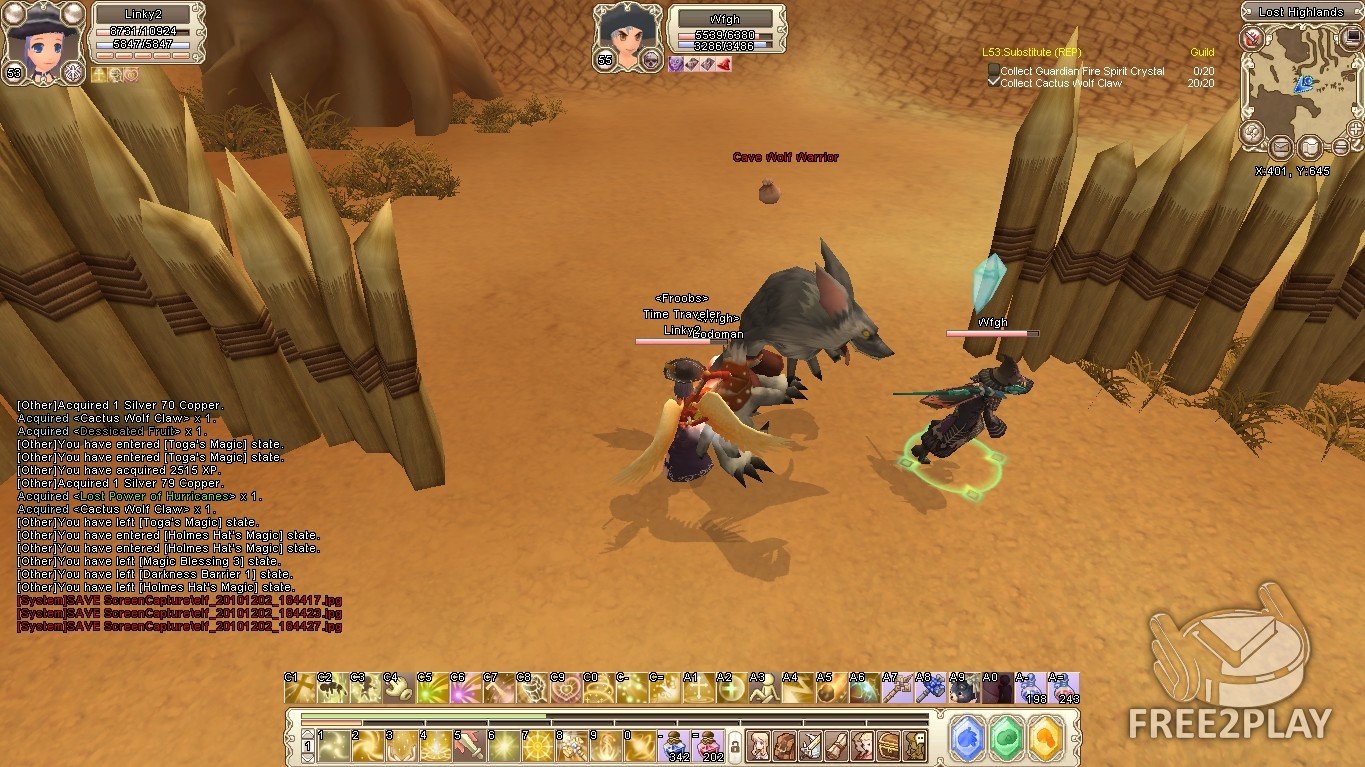Open the character menu girl portrait icon
Viewport: 1365px width, 767px height.
point(758,746)
